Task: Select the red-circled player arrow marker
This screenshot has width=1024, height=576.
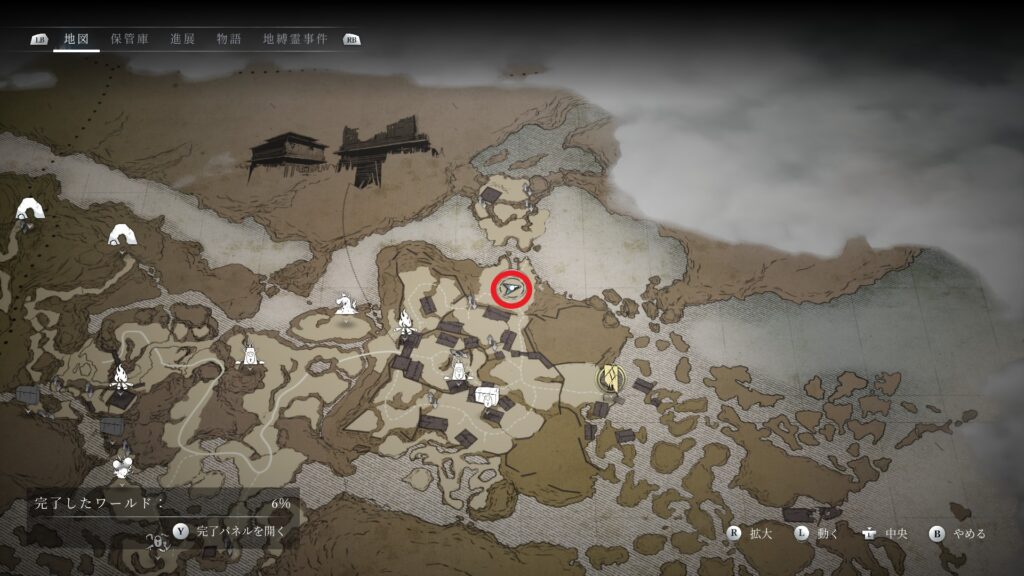Action: [512, 289]
